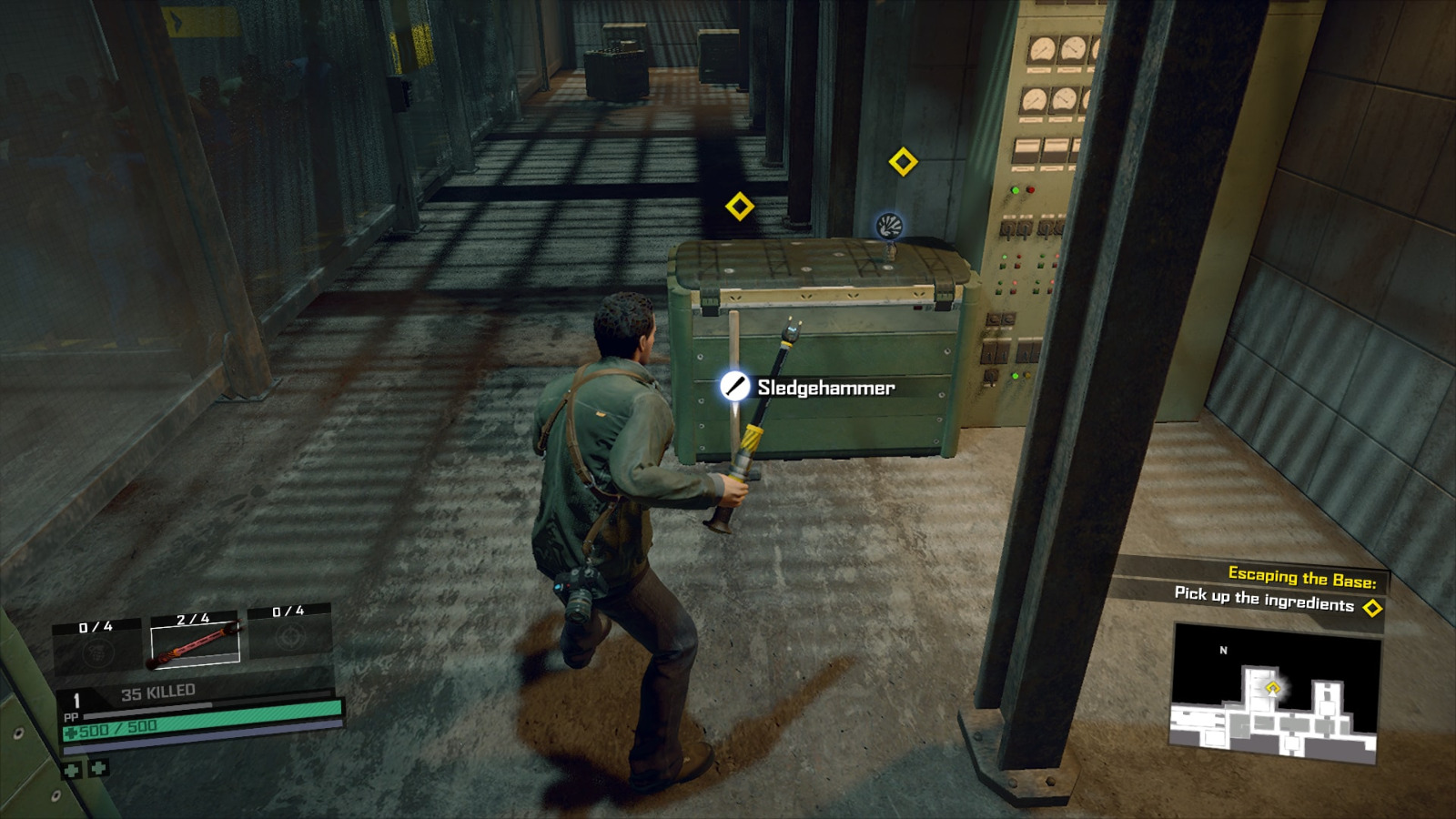This screenshot has width=1456, height=819.
Task: Click the level 1 indicator above PP
Action: point(76,698)
